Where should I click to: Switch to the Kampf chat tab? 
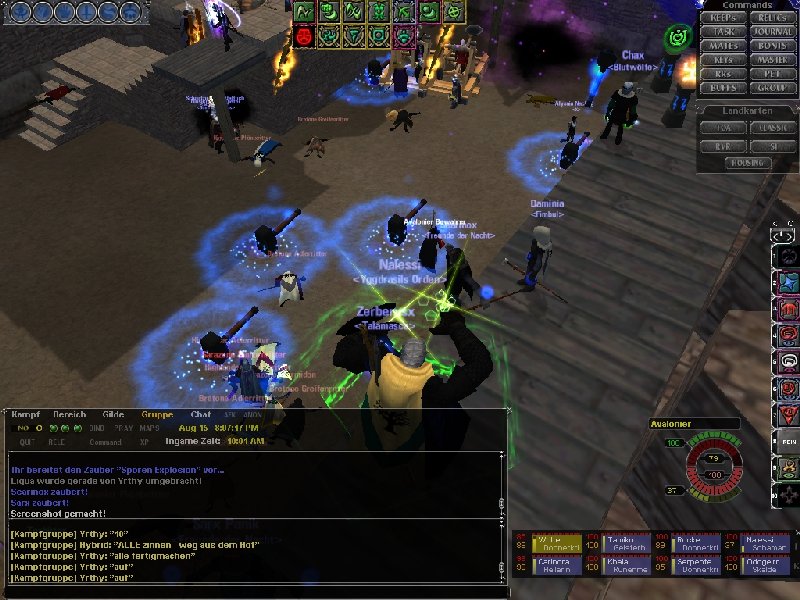tap(27, 414)
